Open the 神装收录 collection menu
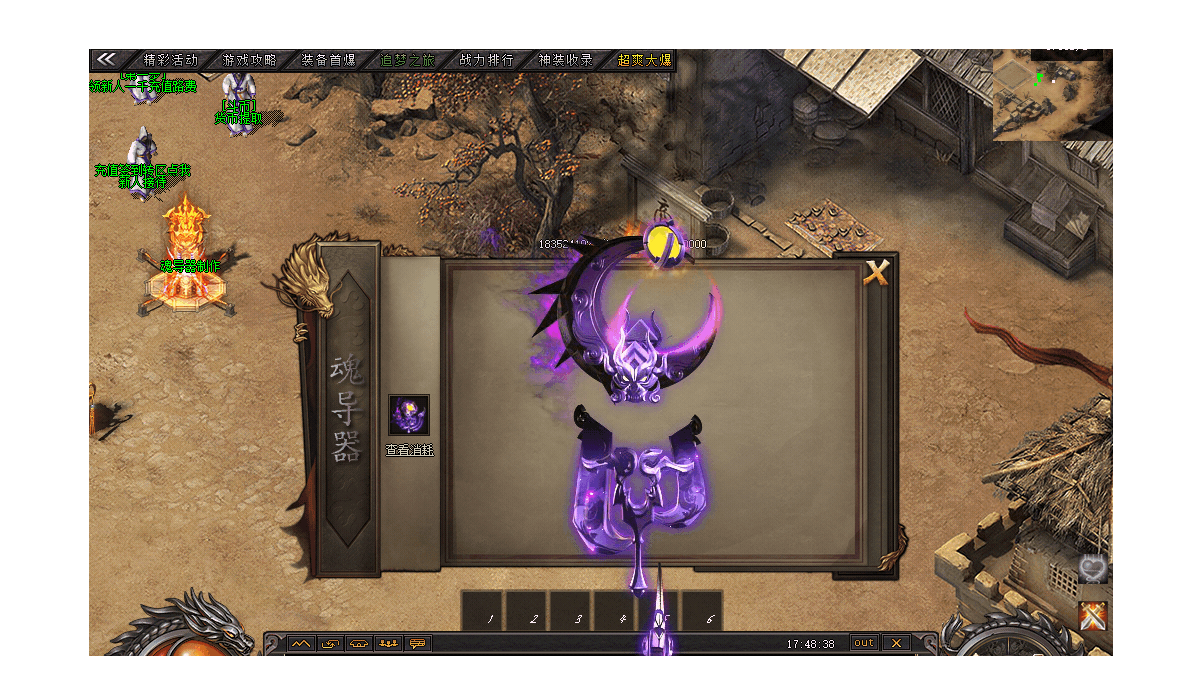 565,60
